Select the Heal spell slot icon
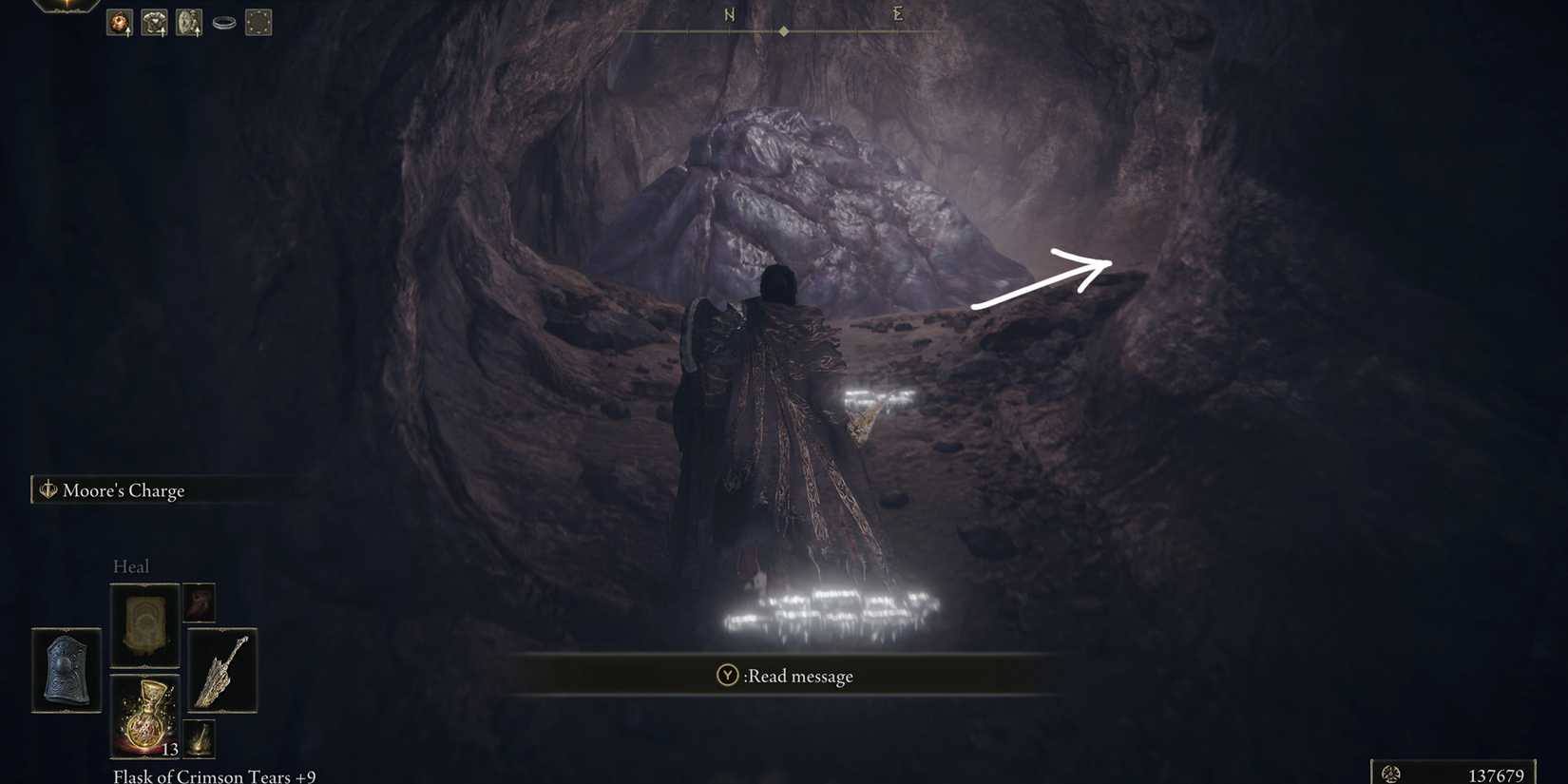Image resolution: width=1568 pixels, height=784 pixels. click(144, 622)
